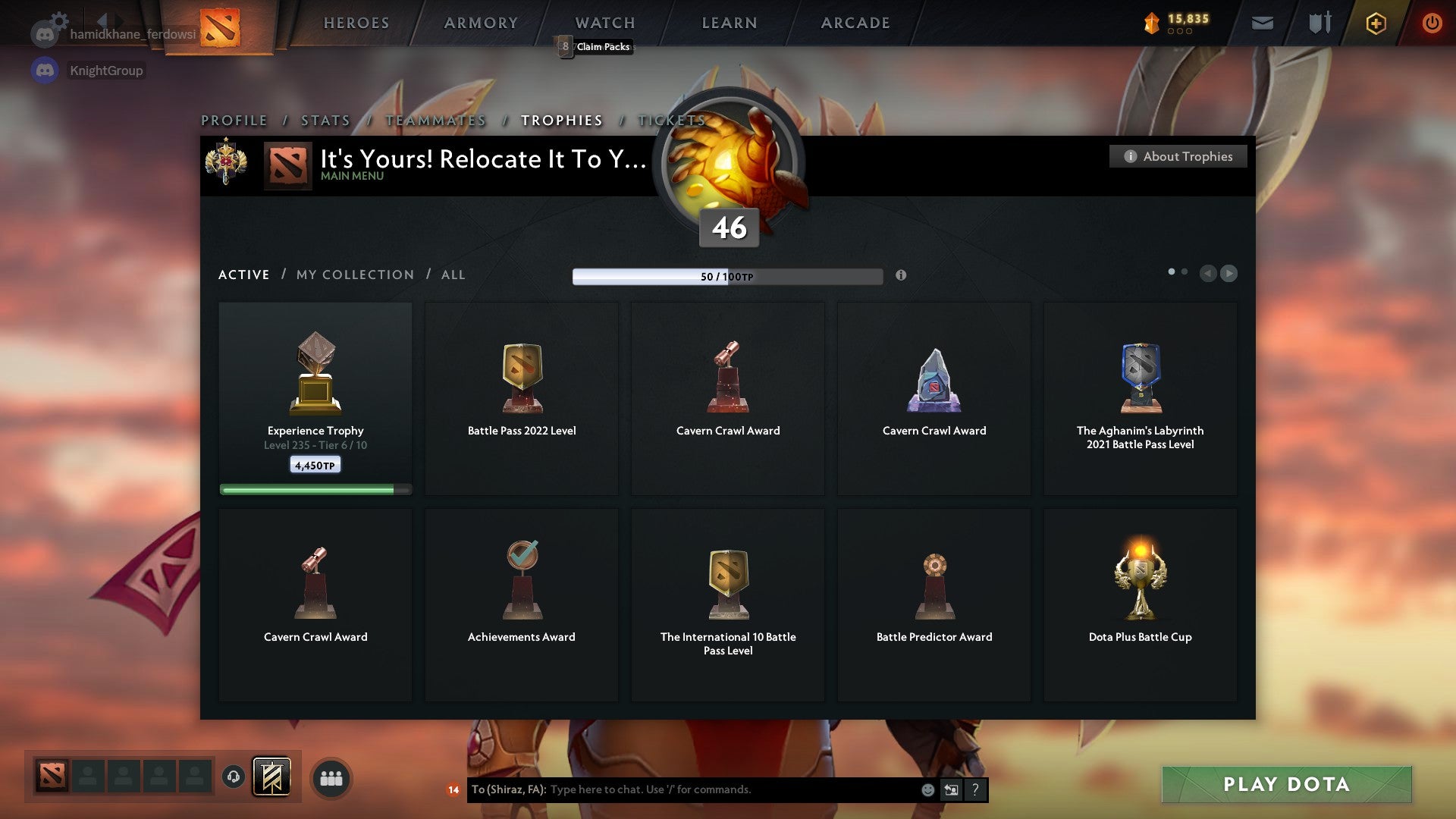The image size is (1456, 819).
Task: Click the 50/100TP progress bar
Action: (728, 276)
